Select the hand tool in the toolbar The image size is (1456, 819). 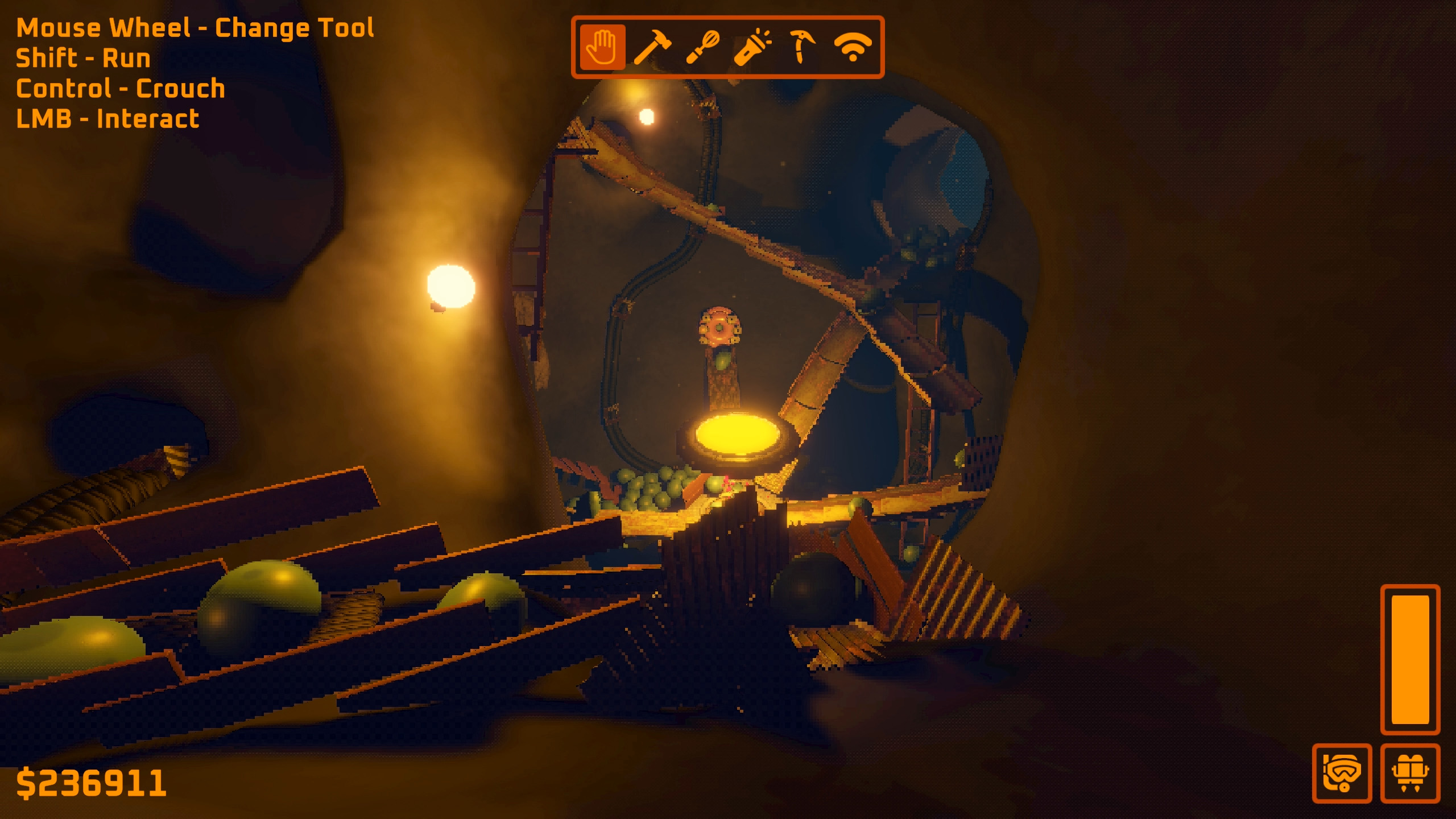[x=602, y=47]
